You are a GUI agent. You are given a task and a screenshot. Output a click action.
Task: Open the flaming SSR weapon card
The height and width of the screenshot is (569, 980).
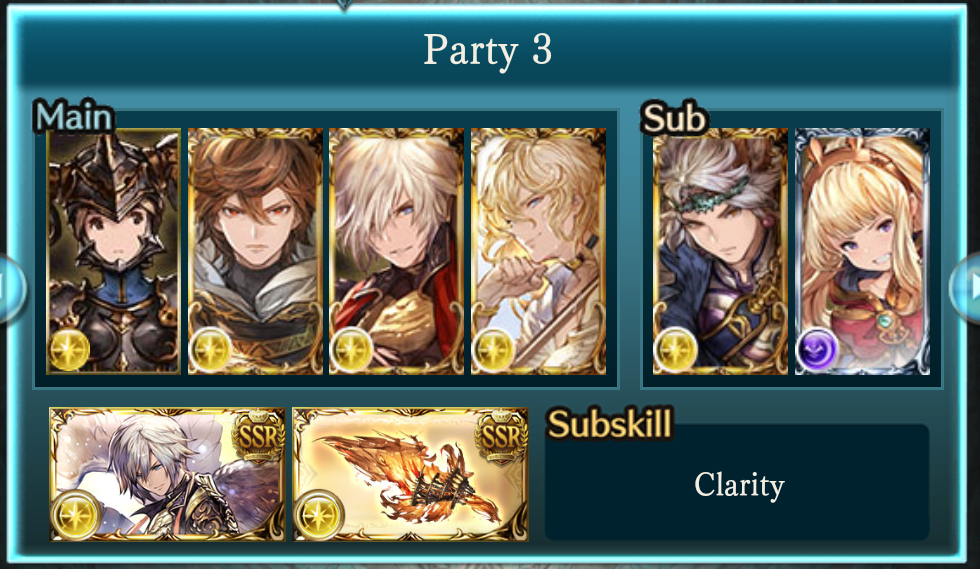(410, 473)
